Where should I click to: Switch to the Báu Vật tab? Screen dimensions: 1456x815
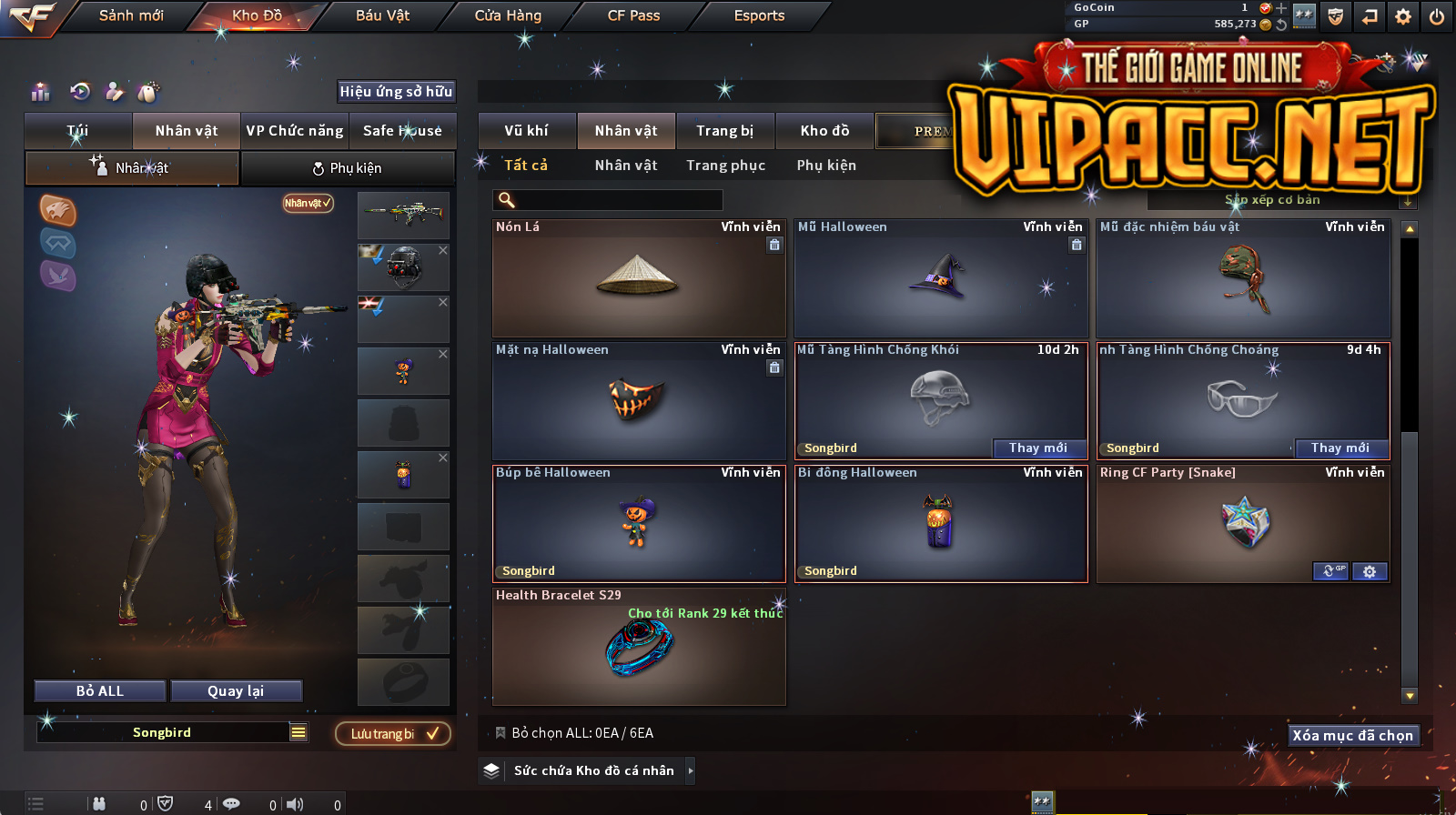(382, 15)
